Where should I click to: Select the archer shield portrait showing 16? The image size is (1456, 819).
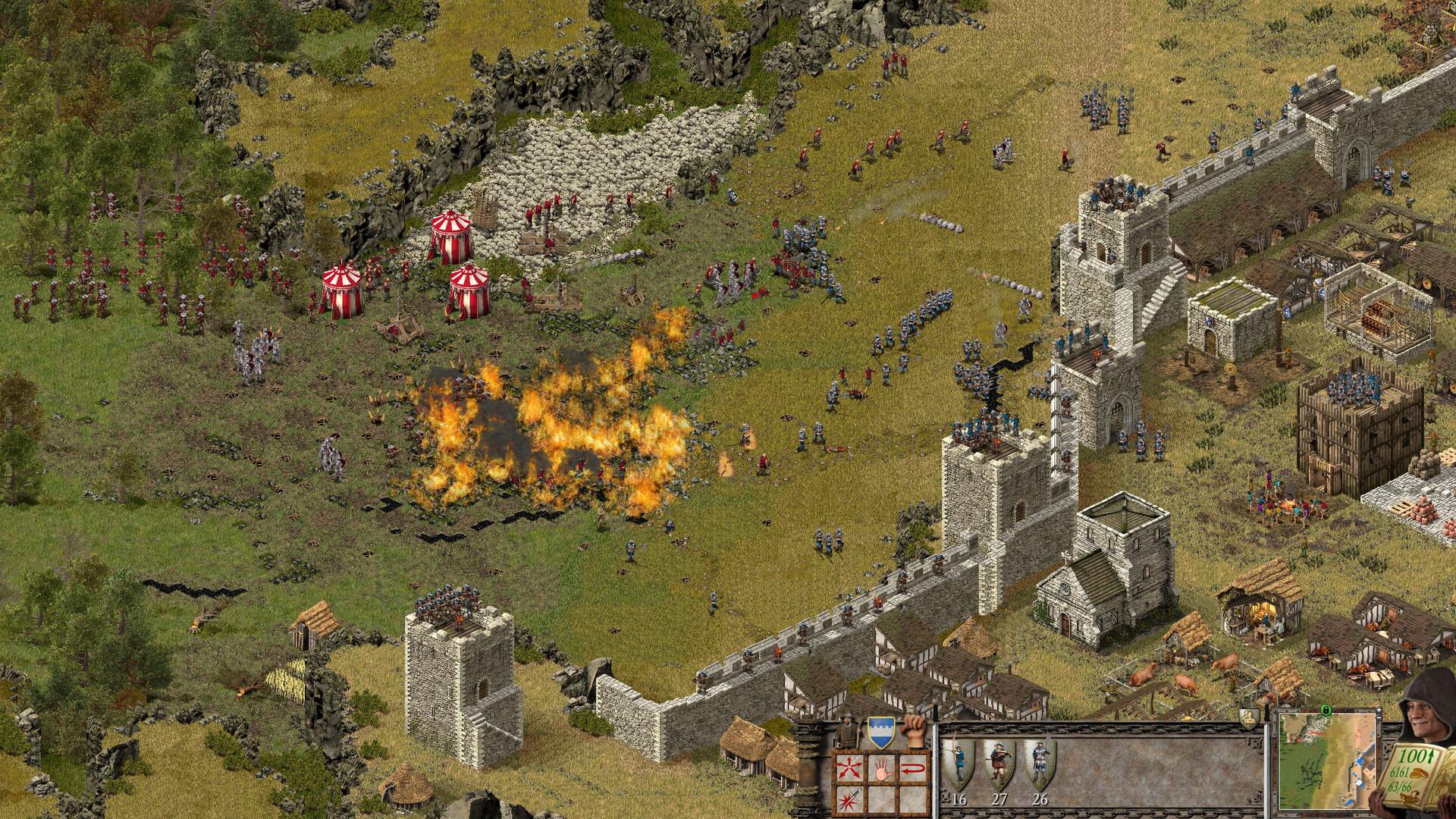point(958,761)
